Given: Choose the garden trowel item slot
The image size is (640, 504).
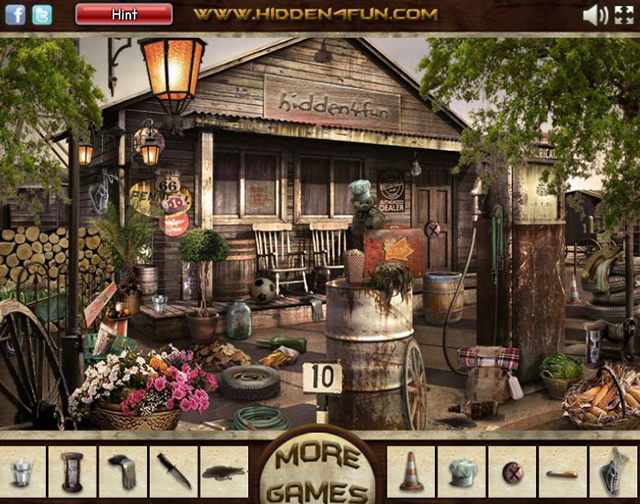Looking at the screenshot, I should (x=613, y=471).
